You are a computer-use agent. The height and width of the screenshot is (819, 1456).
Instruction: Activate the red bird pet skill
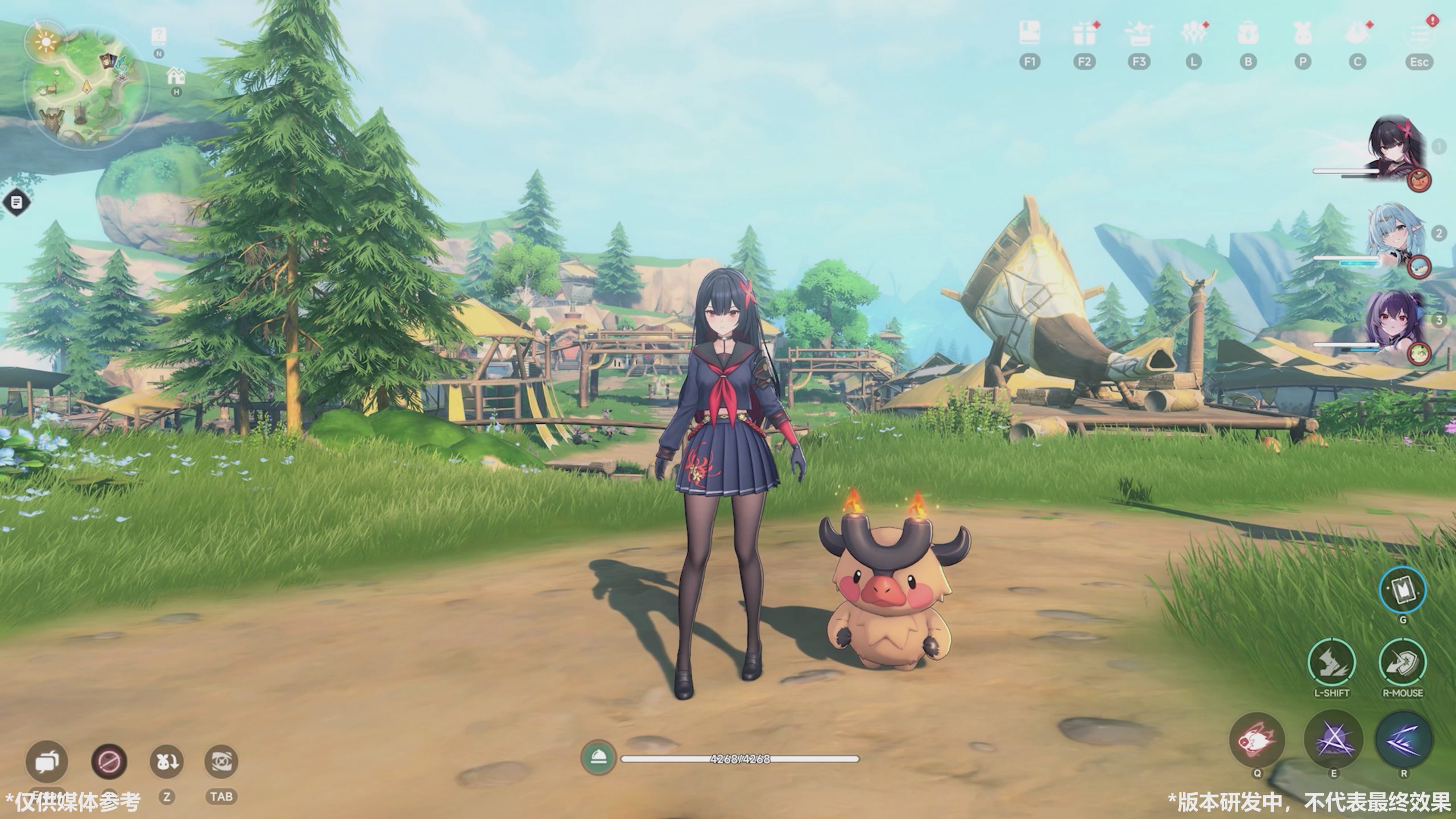(1257, 740)
